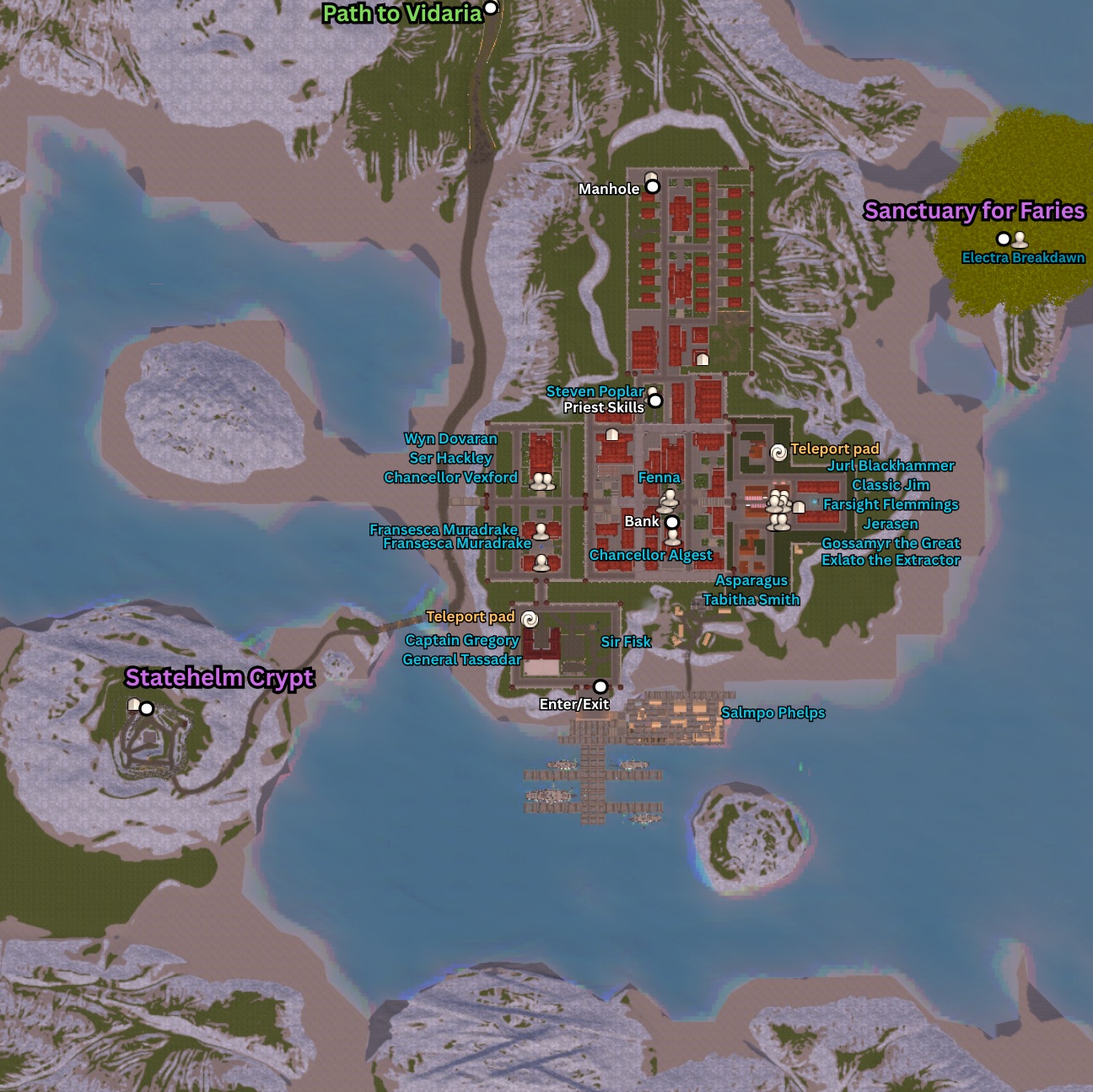Click the Path to Vidaria map marker
Screen dimensions: 1093x1092
pos(490,8)
